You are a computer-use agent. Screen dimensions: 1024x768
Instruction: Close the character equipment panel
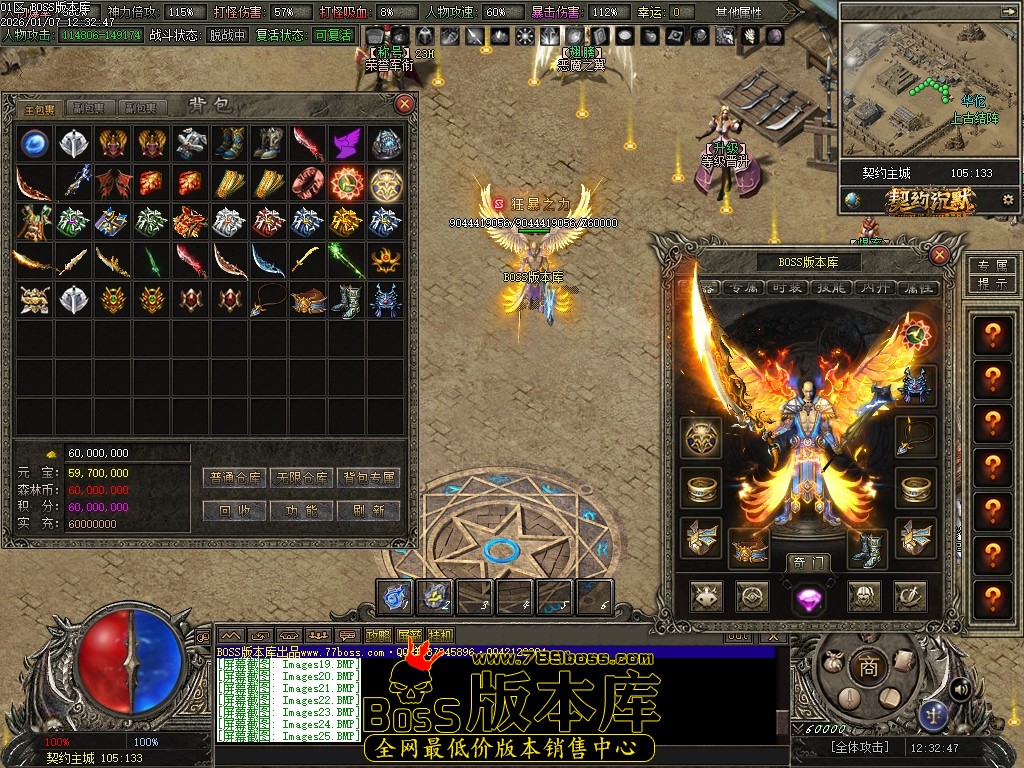(939, 255)
